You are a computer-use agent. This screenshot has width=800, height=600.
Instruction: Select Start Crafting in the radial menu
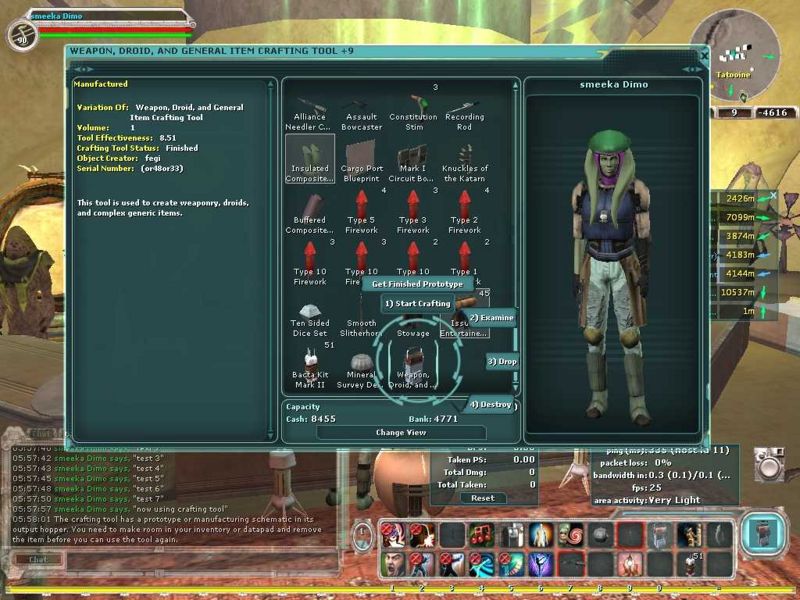tap(417, 303)
